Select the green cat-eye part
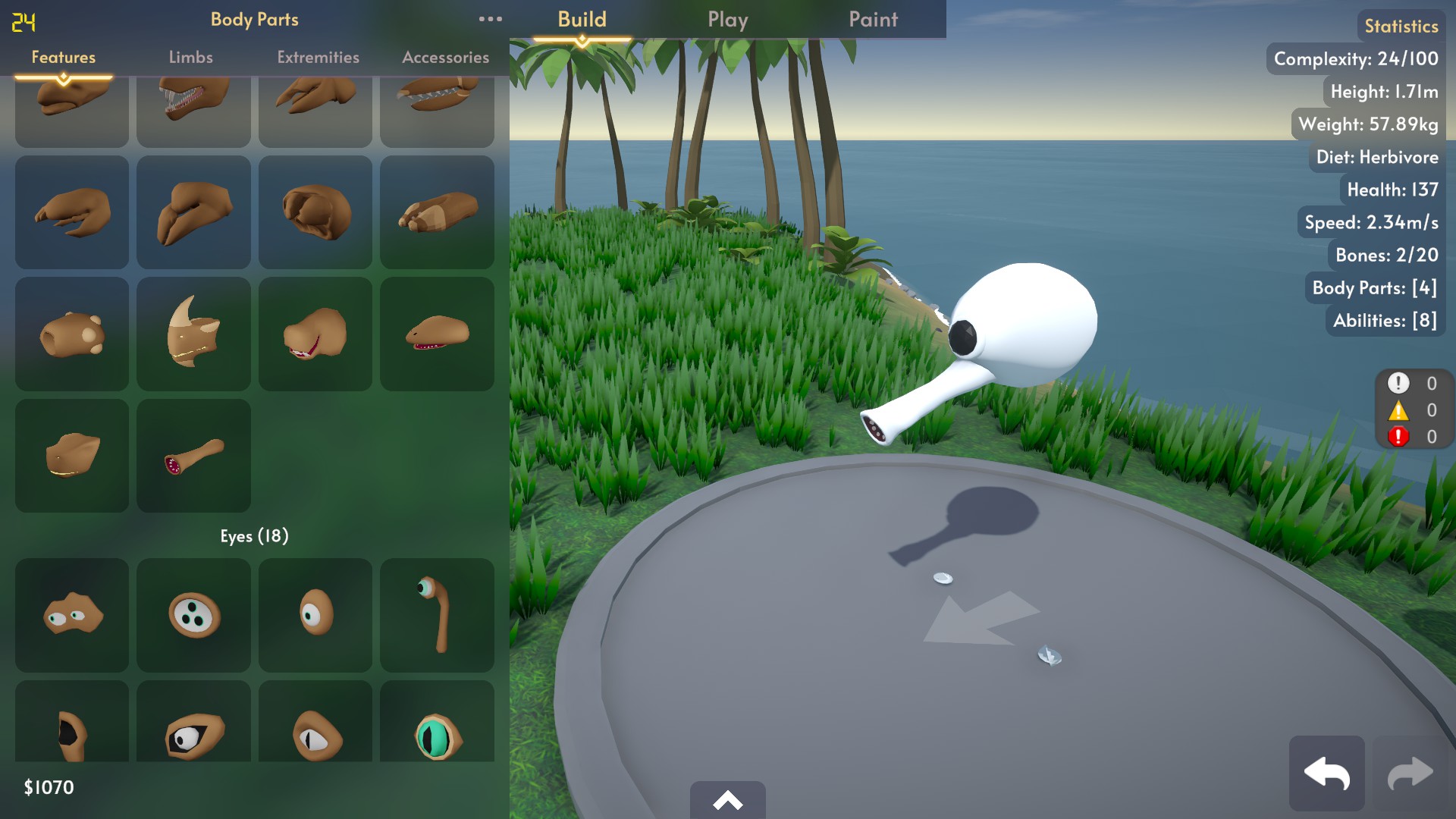Image resolution: width=1456 pixels, height=819 pixels. pos(437,730)
